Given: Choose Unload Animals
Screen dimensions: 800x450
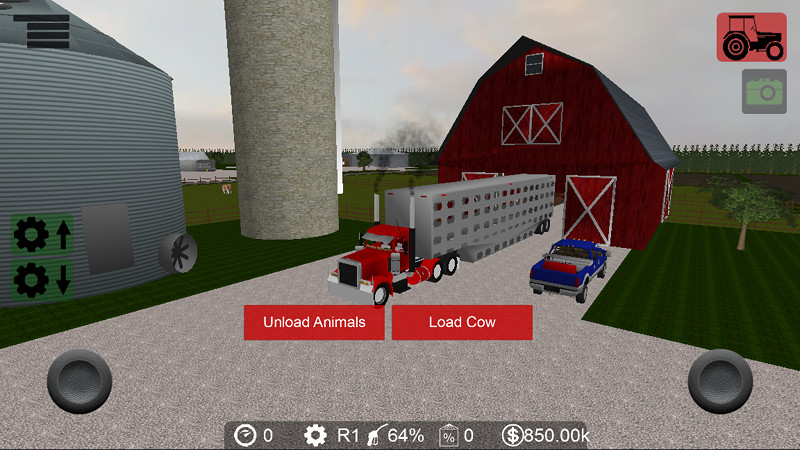Looking at the screenshot, I should tap(314, 322).
